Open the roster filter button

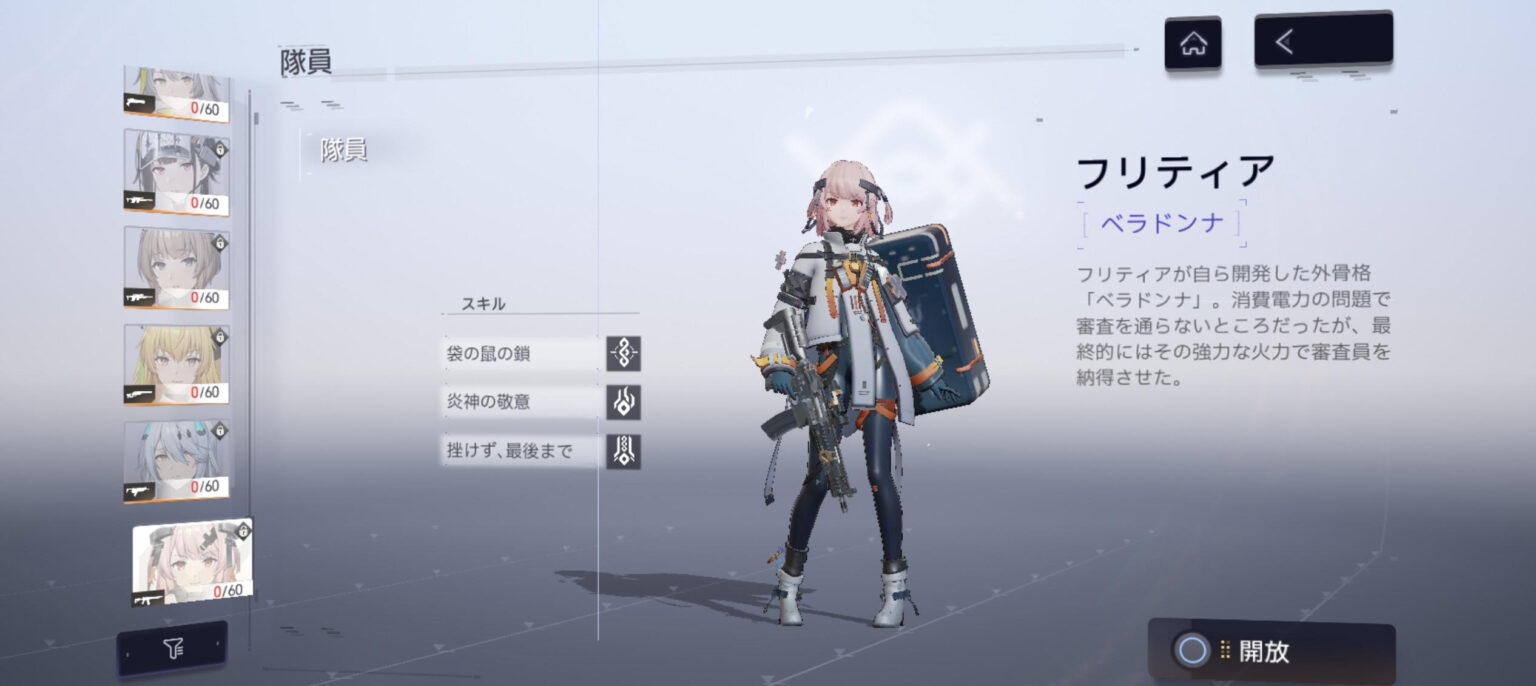pyautogui.click(x=172, y=650)
